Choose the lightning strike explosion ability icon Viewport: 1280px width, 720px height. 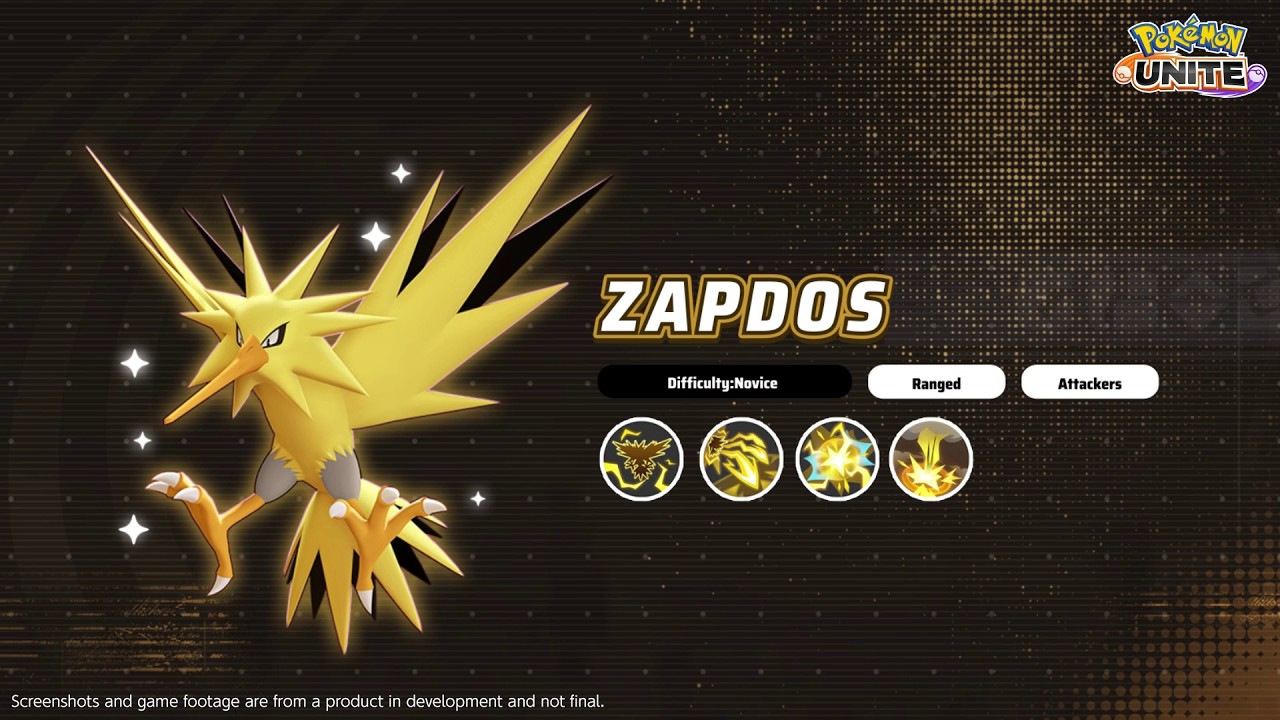[931, 459]
